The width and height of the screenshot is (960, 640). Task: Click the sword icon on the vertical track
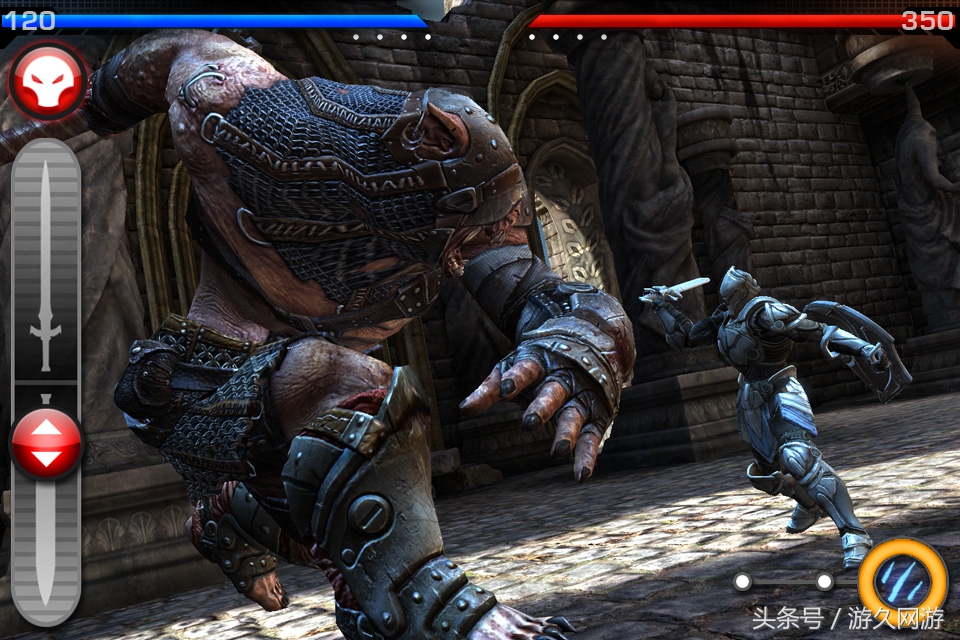point(45,265)
